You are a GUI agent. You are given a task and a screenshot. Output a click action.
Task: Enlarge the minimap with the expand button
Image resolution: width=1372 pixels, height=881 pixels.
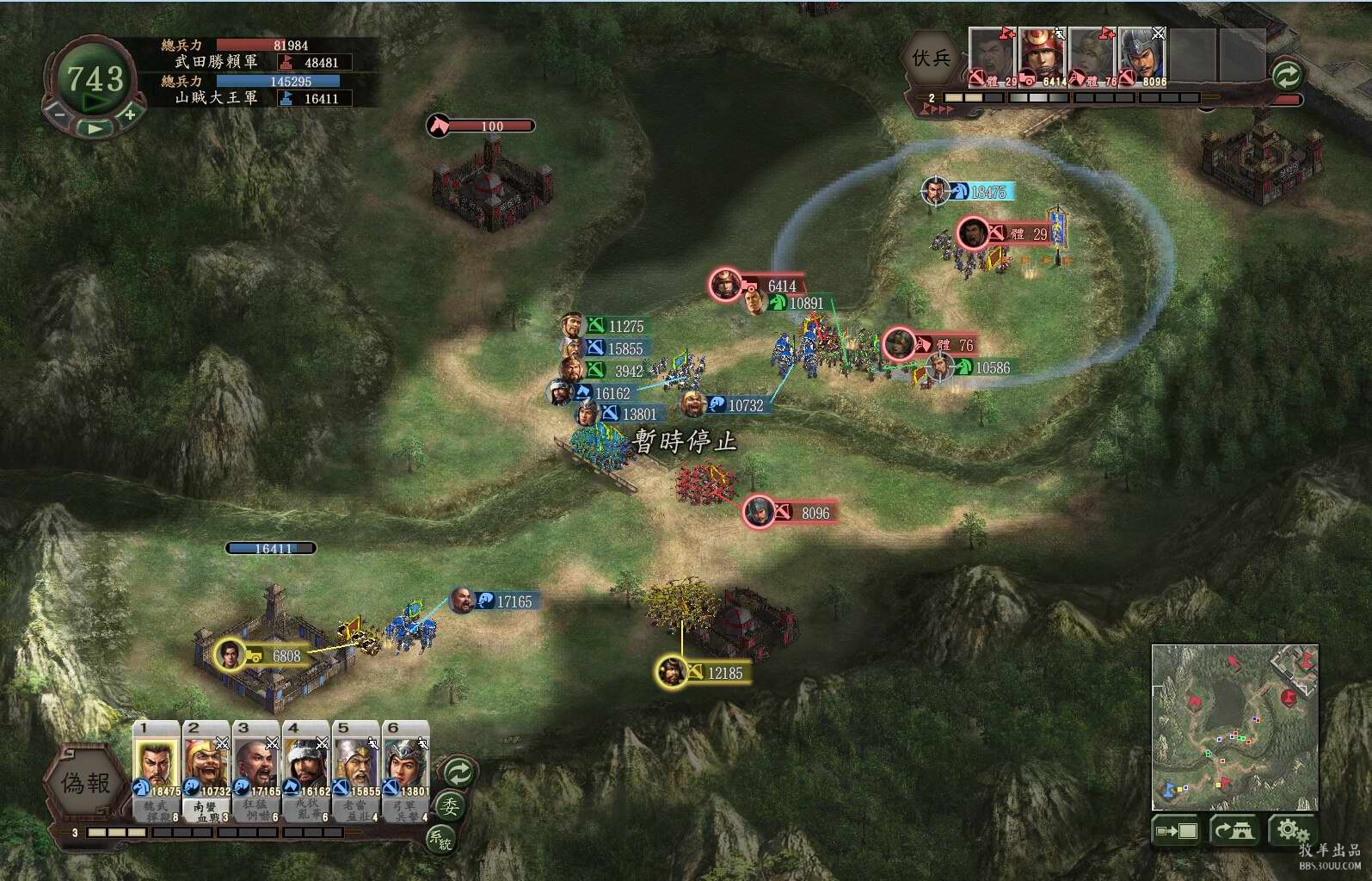[1177, 831]
